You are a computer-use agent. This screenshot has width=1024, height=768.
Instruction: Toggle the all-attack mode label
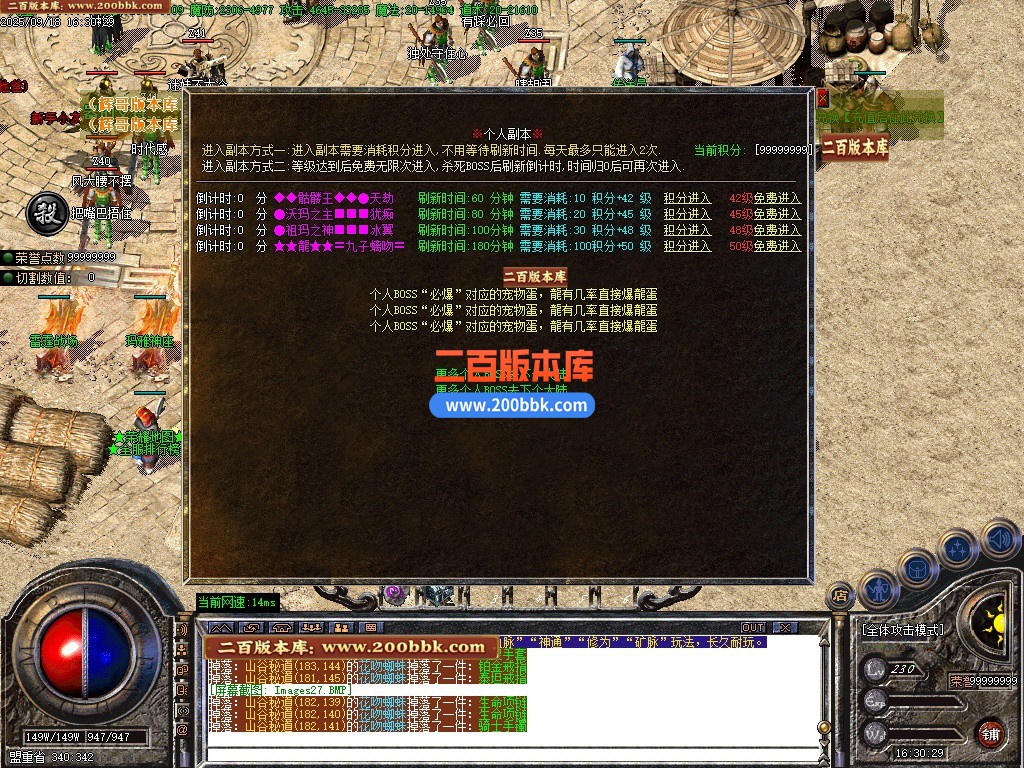[902, 630]
